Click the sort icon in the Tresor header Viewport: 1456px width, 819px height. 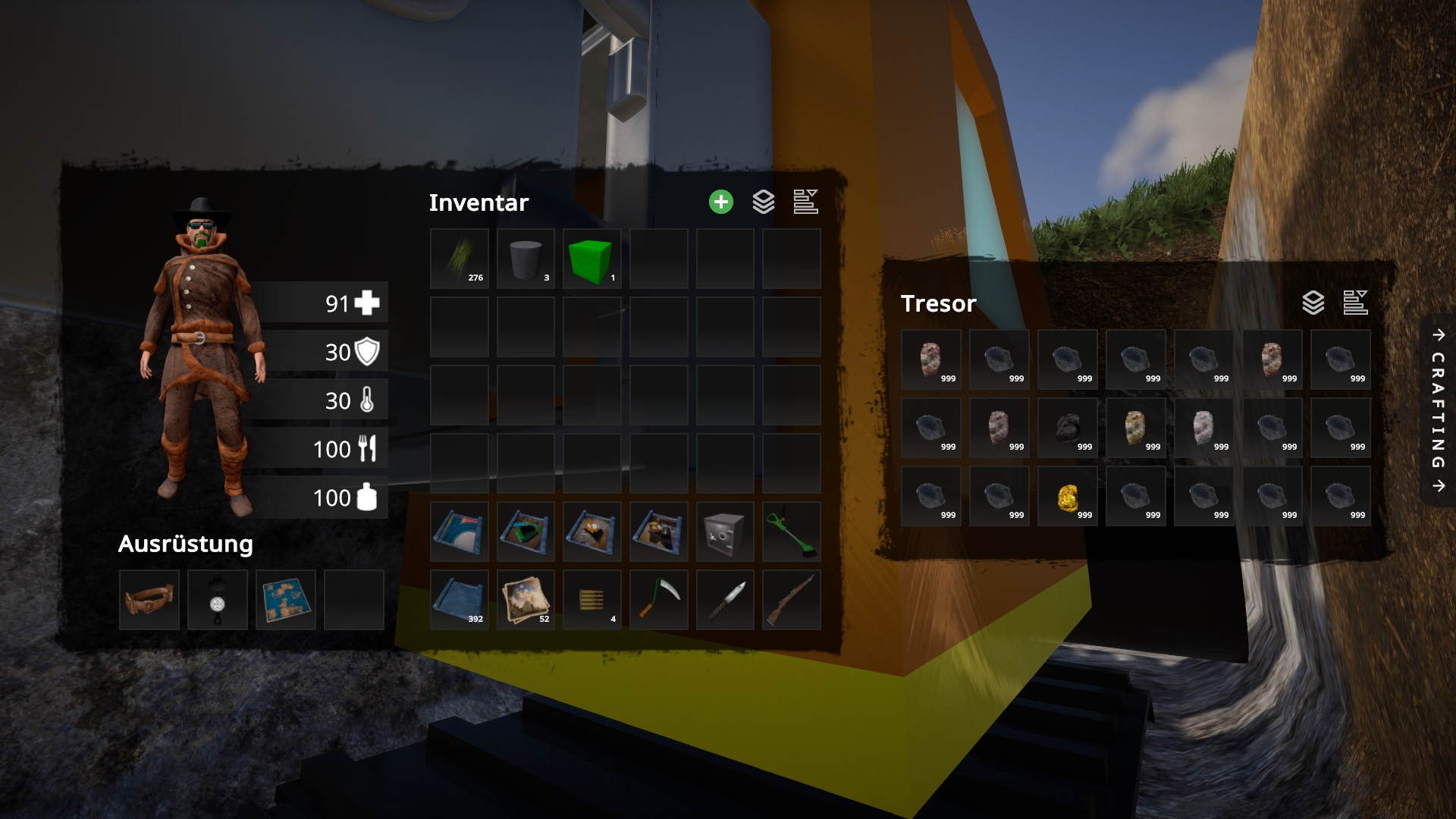pos(1355,303)
